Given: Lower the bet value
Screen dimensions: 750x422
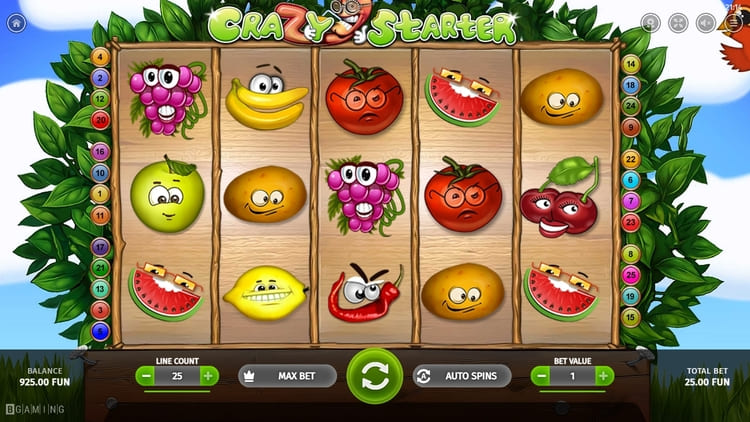Looking at the screenshot, I should click(x=541, y=376).
